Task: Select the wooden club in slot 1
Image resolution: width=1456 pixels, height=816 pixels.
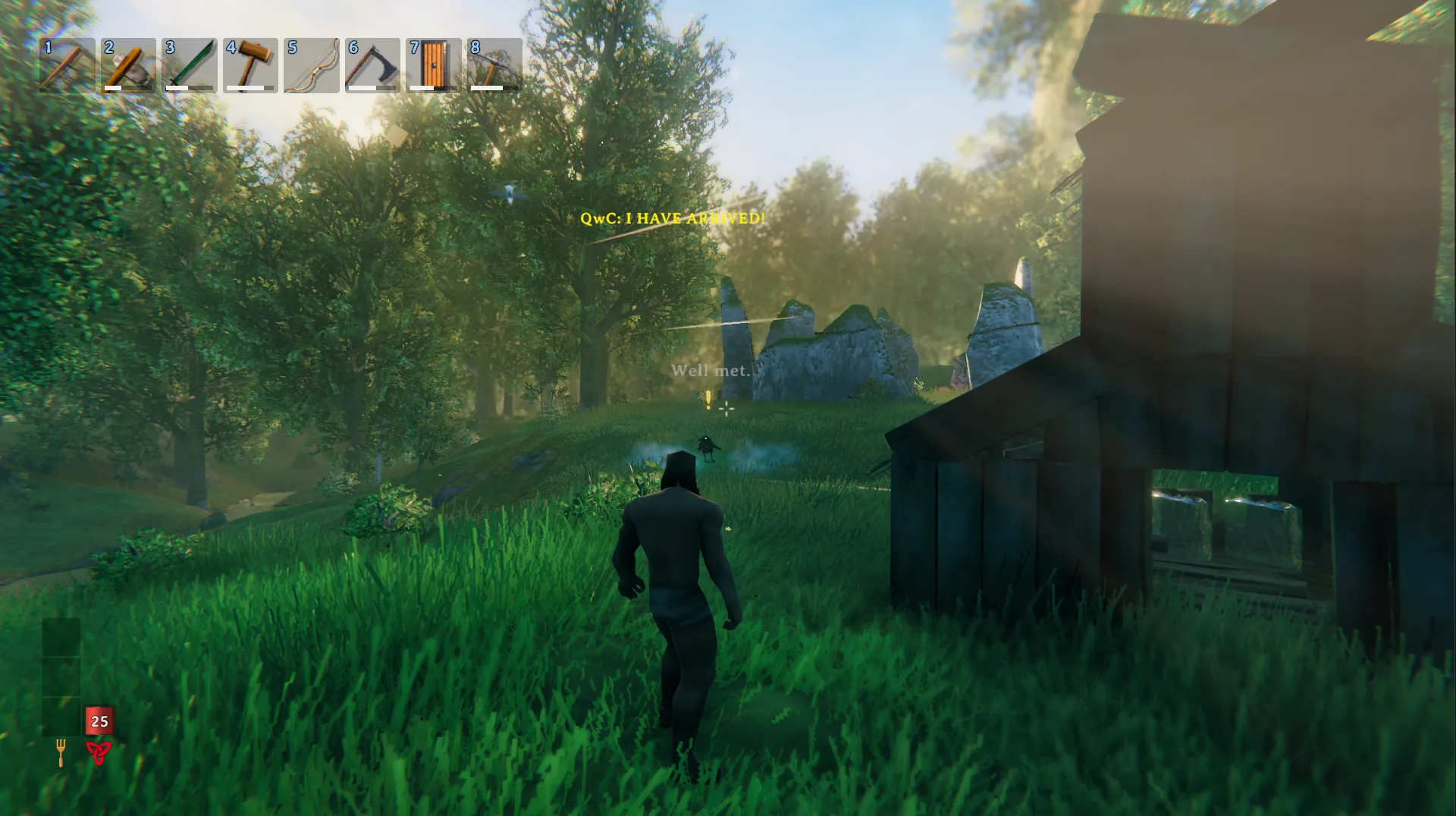Action: [x=67, y=65]
